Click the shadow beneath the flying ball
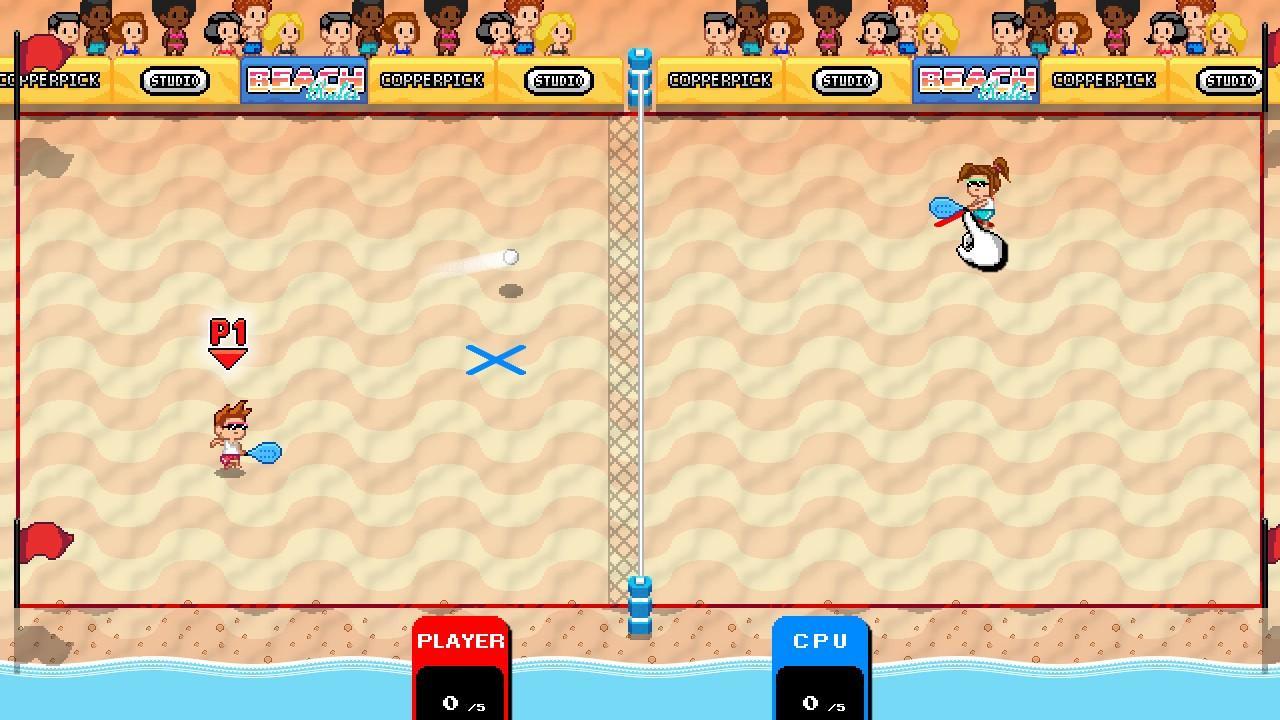 click(x=512, y=289)
